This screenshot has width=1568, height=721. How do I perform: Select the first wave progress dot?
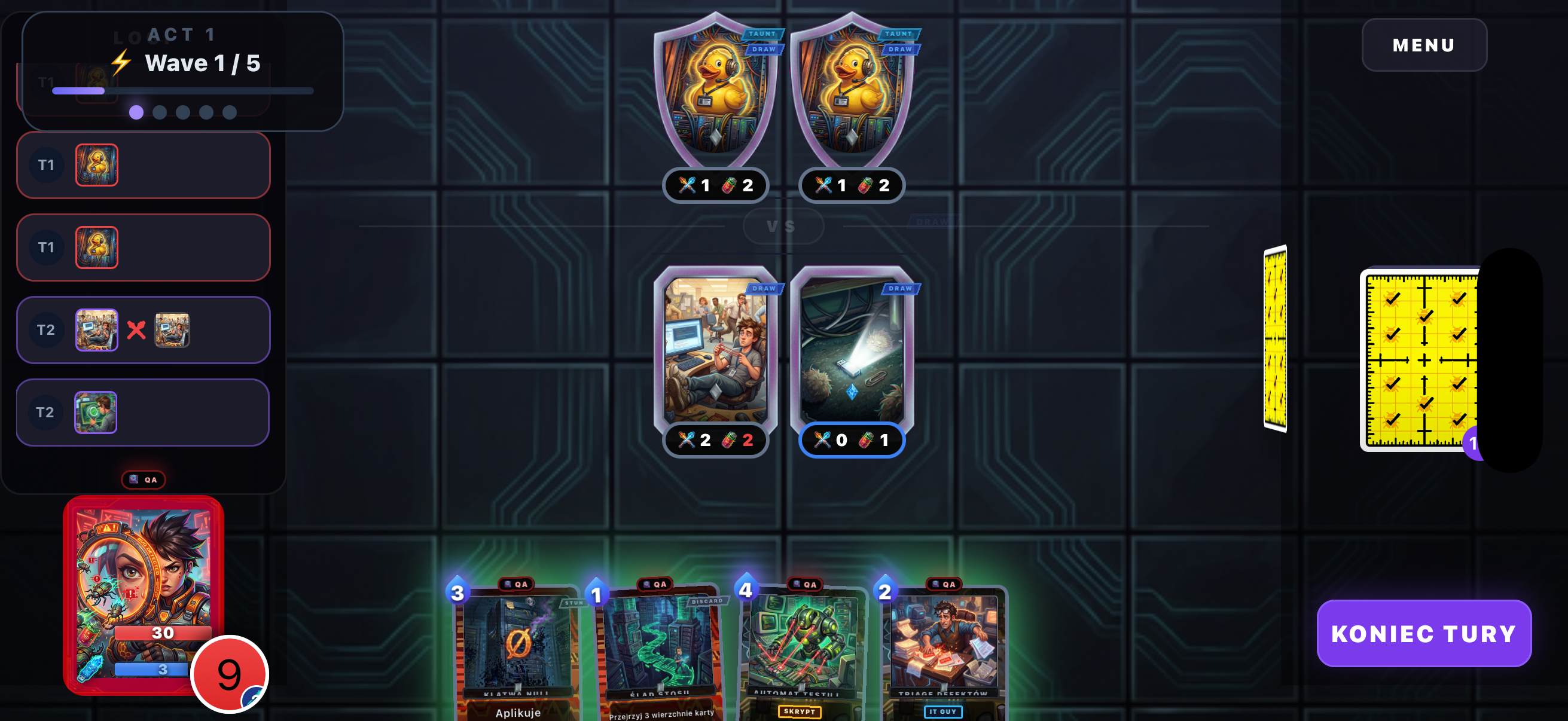click(136, 112)
